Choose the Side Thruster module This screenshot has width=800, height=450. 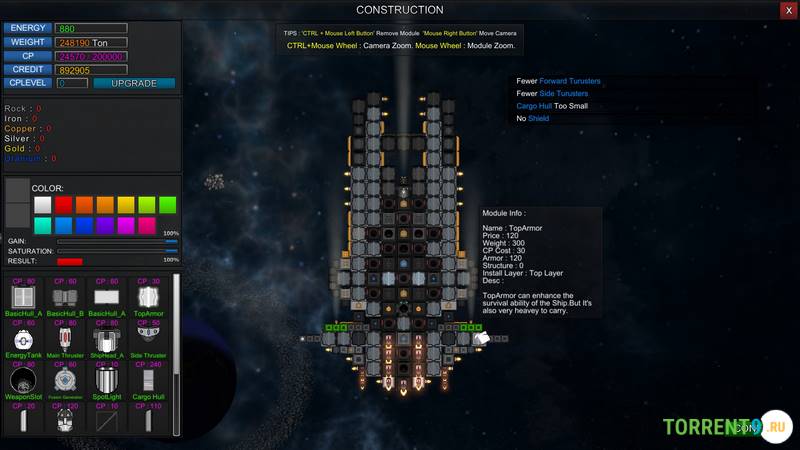tap(147, 339)
